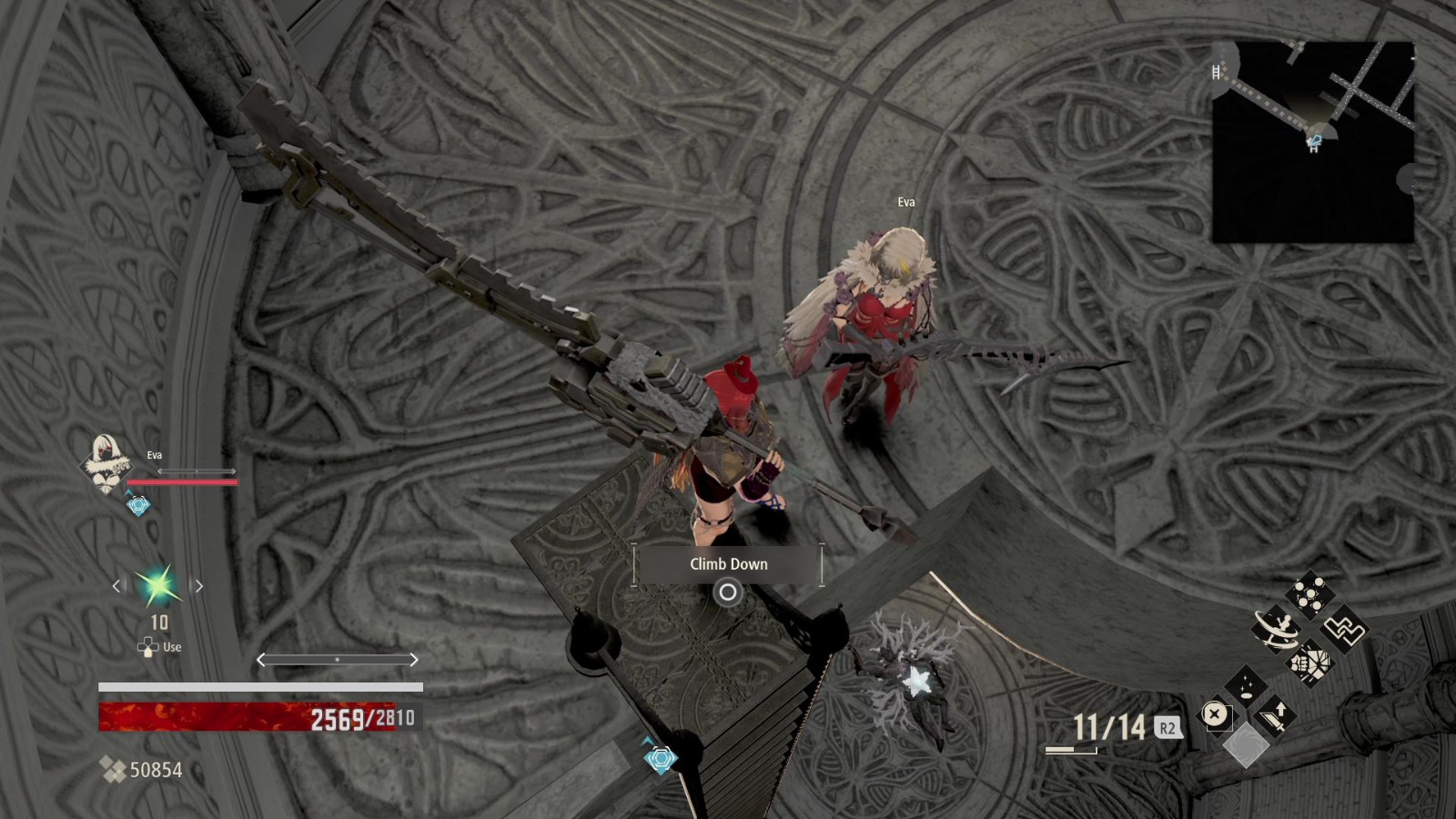Select the zigzag blocks skill icon
This screenshot has height=819, width=1456.
pyautogui.click(x=1345, y=631)
